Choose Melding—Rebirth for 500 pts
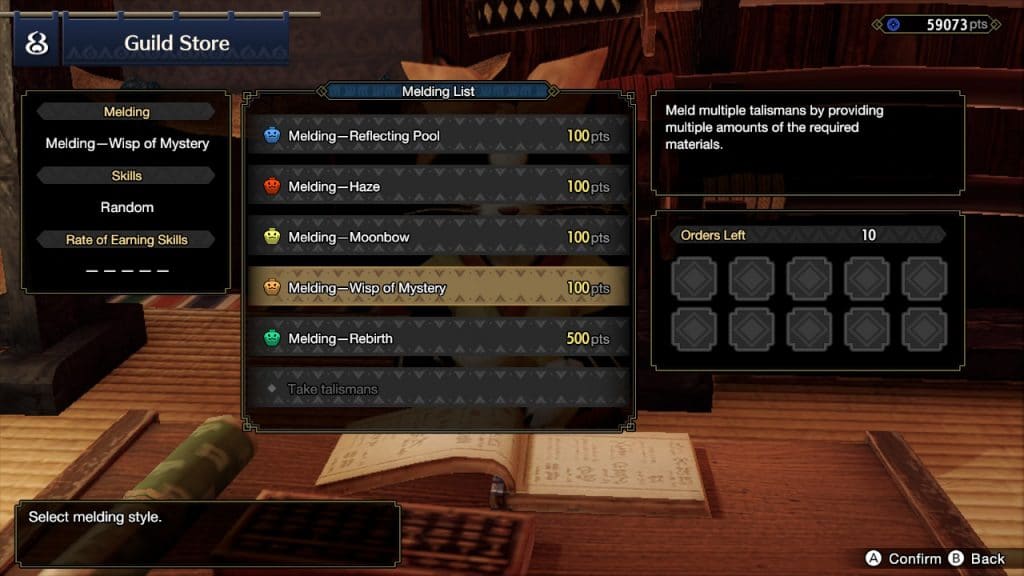This screenshot has width=1024, height=576. (x=437, y=339)
